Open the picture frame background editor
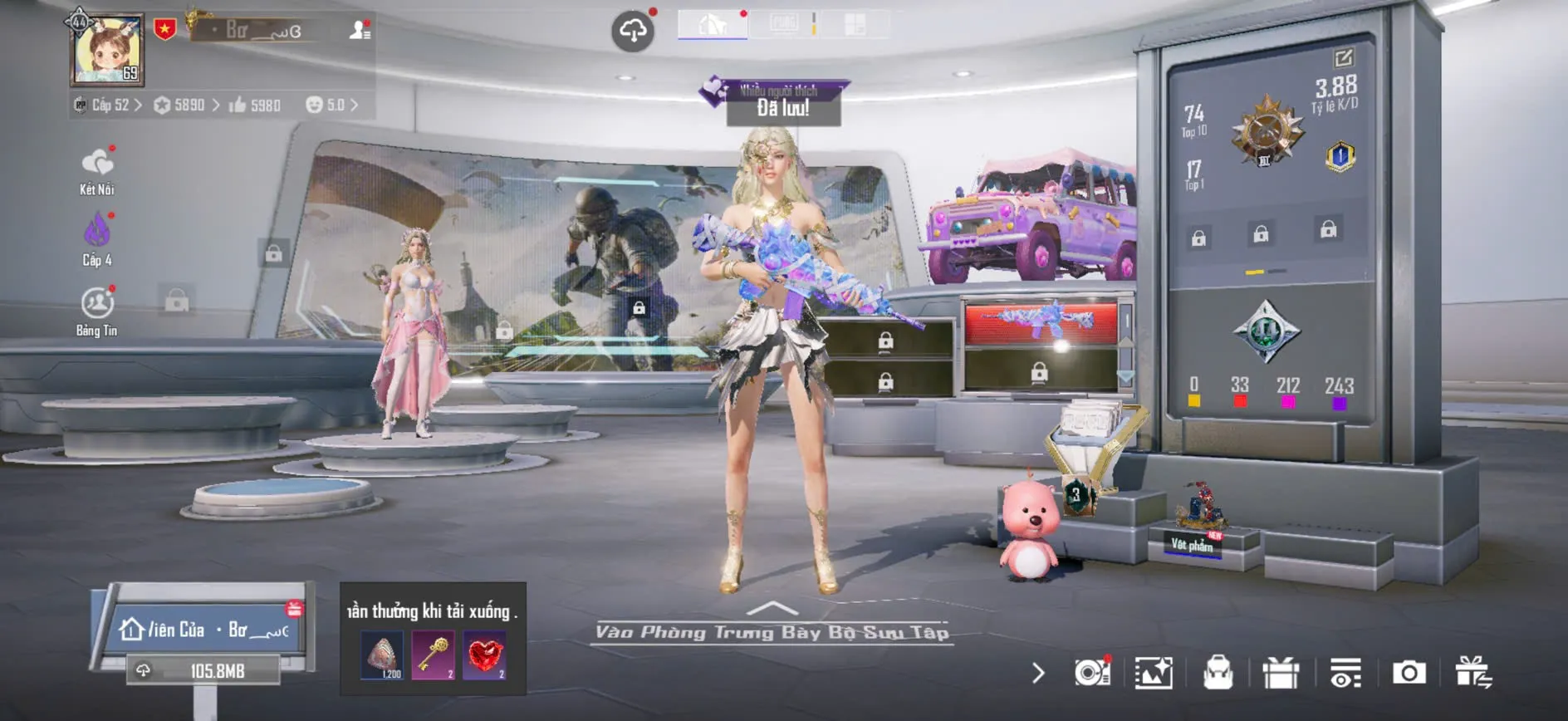 pyautogui.click(x=1154, y=673)
